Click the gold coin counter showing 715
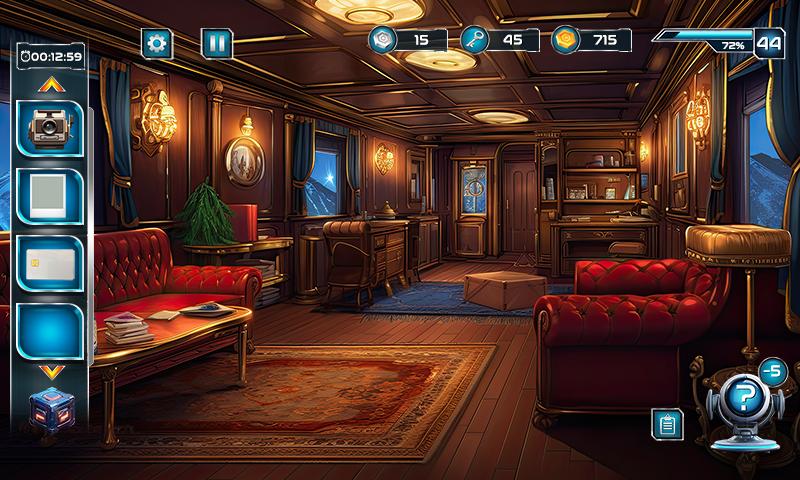 (591, 40)
